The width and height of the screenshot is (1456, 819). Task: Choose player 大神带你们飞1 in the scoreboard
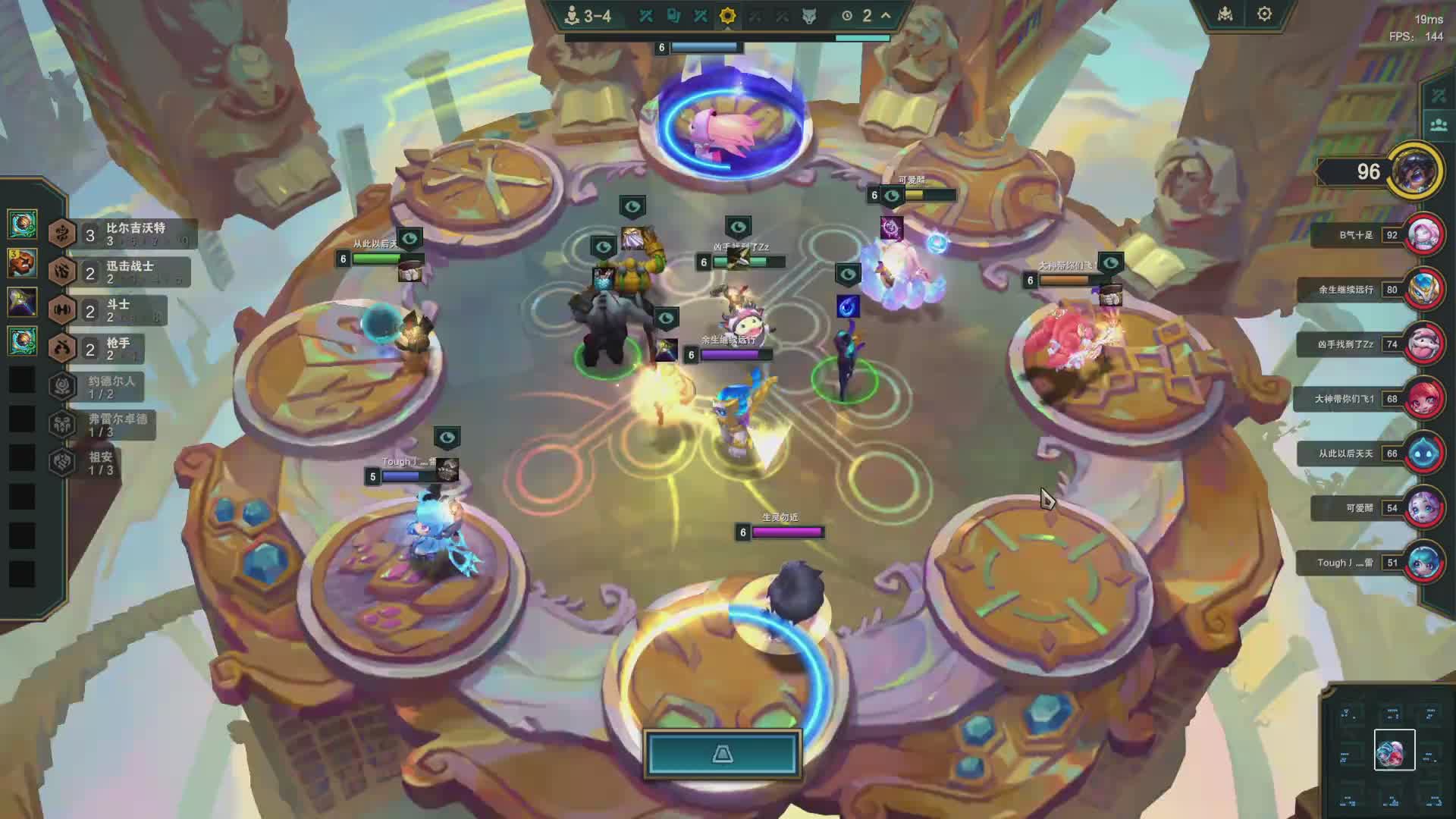click(x=1424, y=399)
